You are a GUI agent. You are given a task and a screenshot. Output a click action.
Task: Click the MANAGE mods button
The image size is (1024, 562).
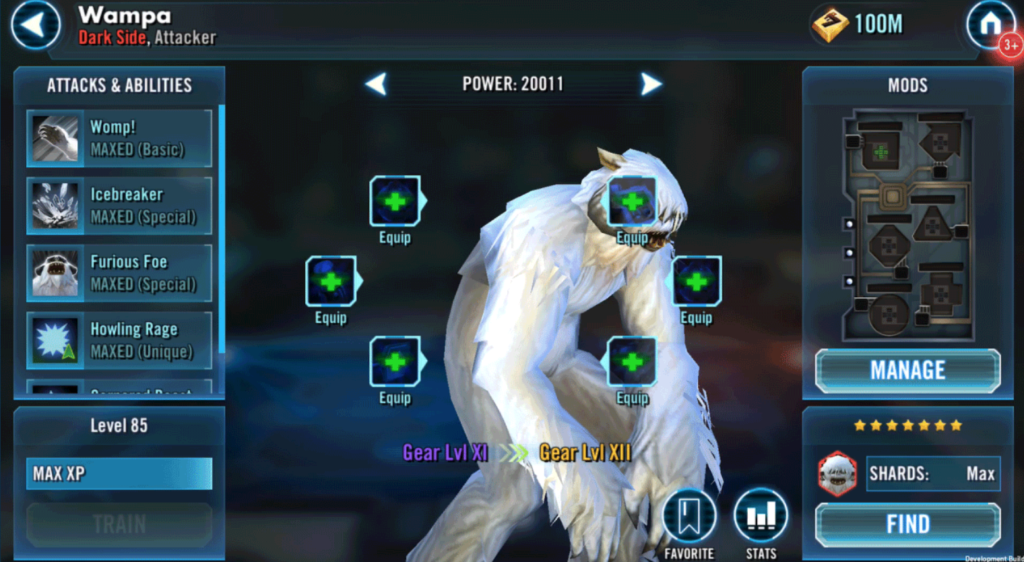[x=907, y=371]
